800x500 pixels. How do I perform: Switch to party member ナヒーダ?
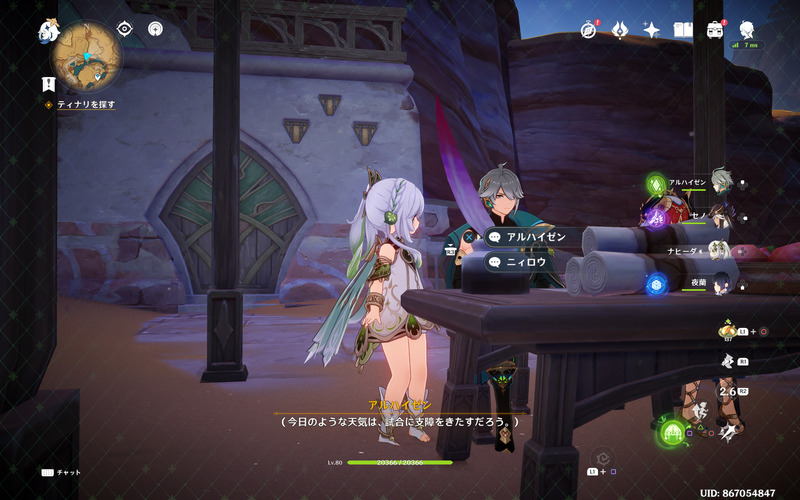(x=716, y=249)
